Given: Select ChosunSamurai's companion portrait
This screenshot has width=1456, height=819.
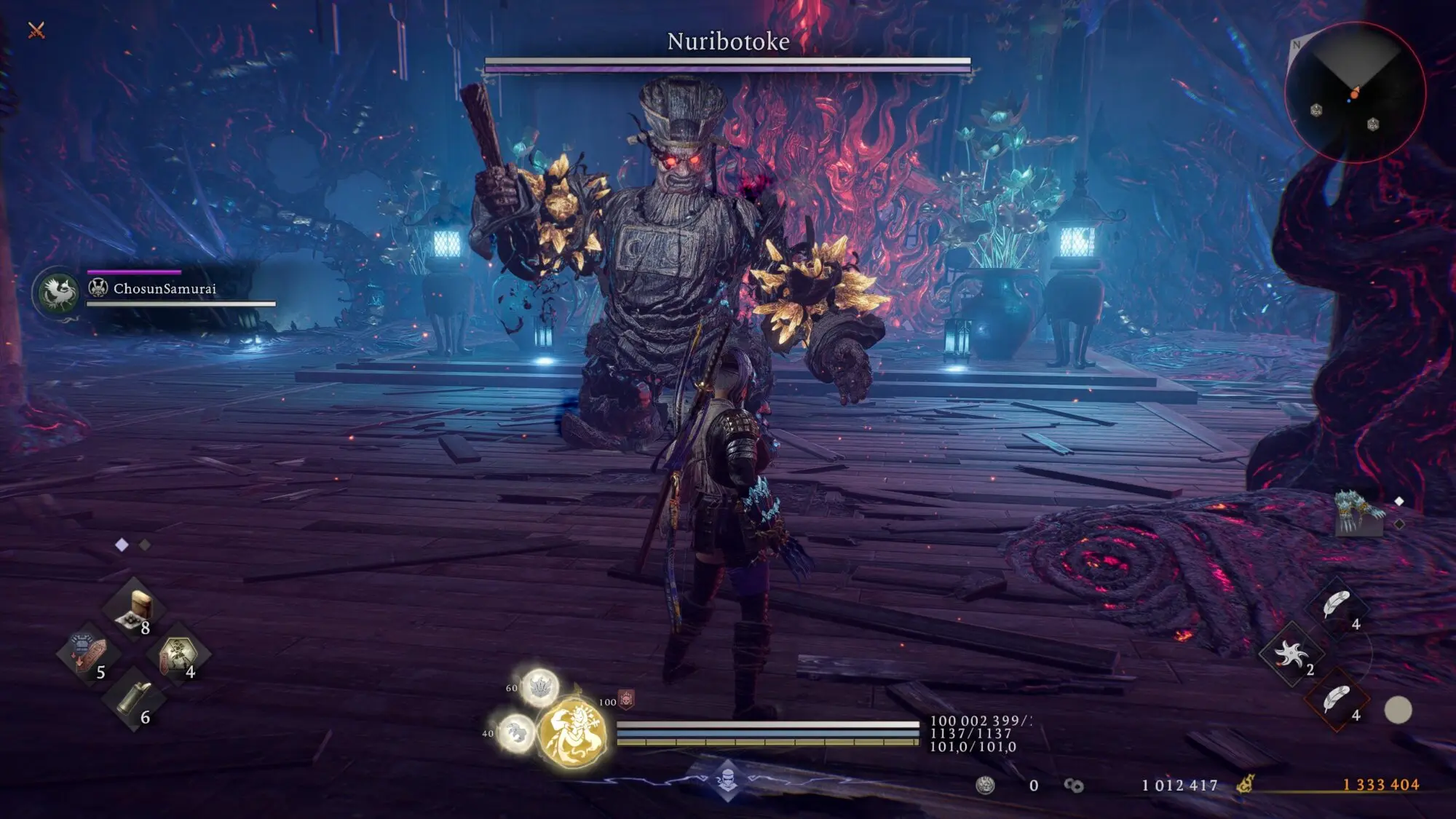Looking at the screenshot, I should point(58,292).
